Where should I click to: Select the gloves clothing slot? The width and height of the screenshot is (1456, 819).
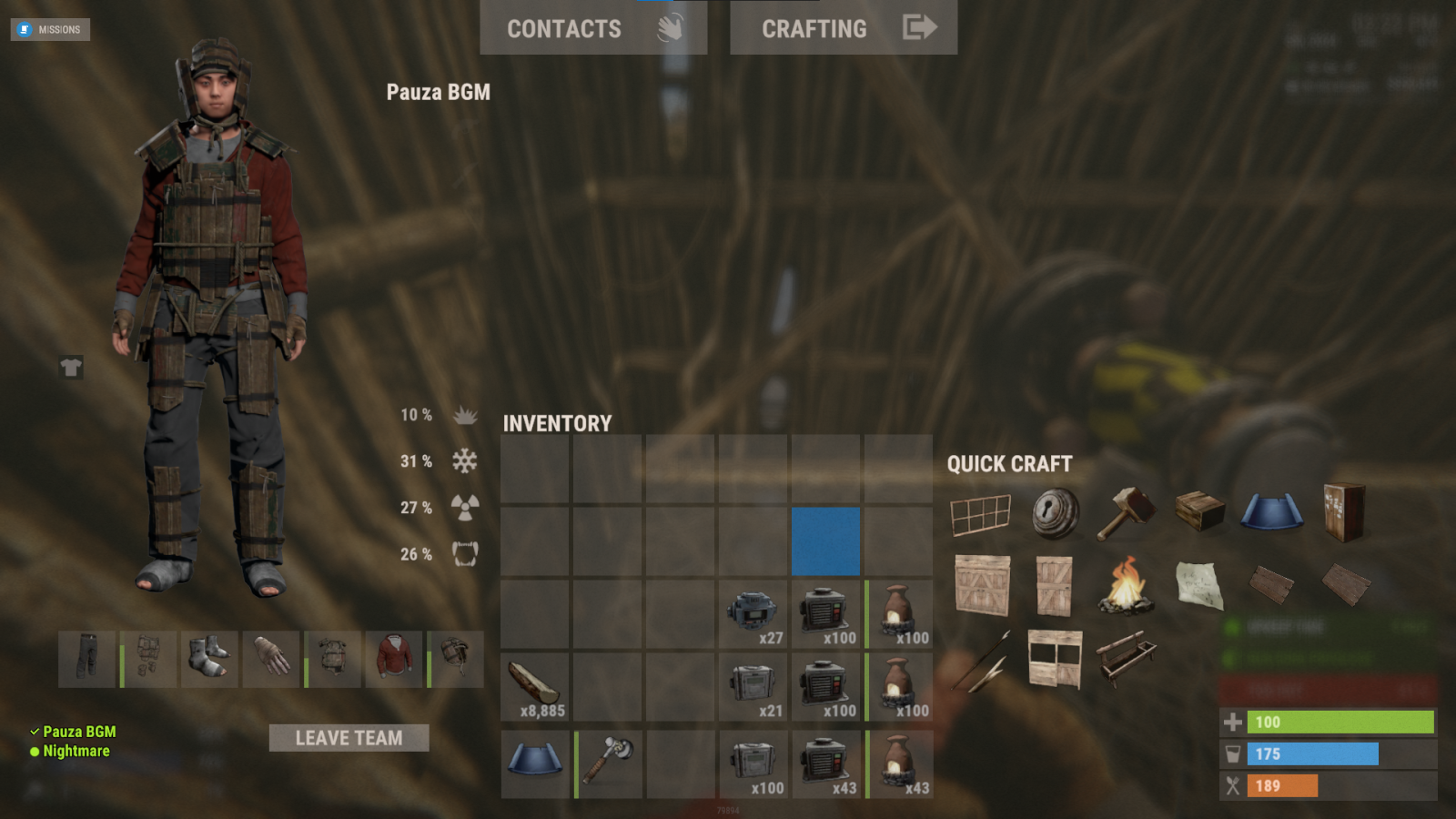[x=271, y=659]
